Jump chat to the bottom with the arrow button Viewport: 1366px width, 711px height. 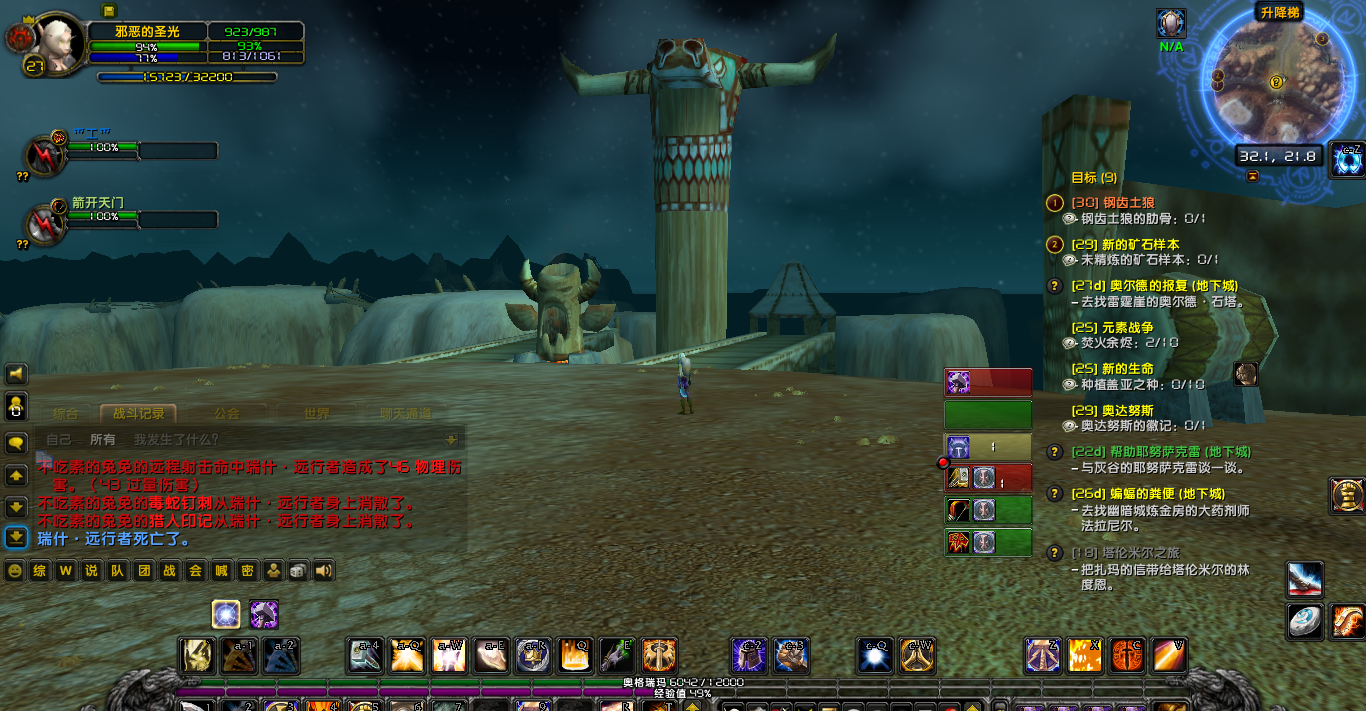pos(16,538)
